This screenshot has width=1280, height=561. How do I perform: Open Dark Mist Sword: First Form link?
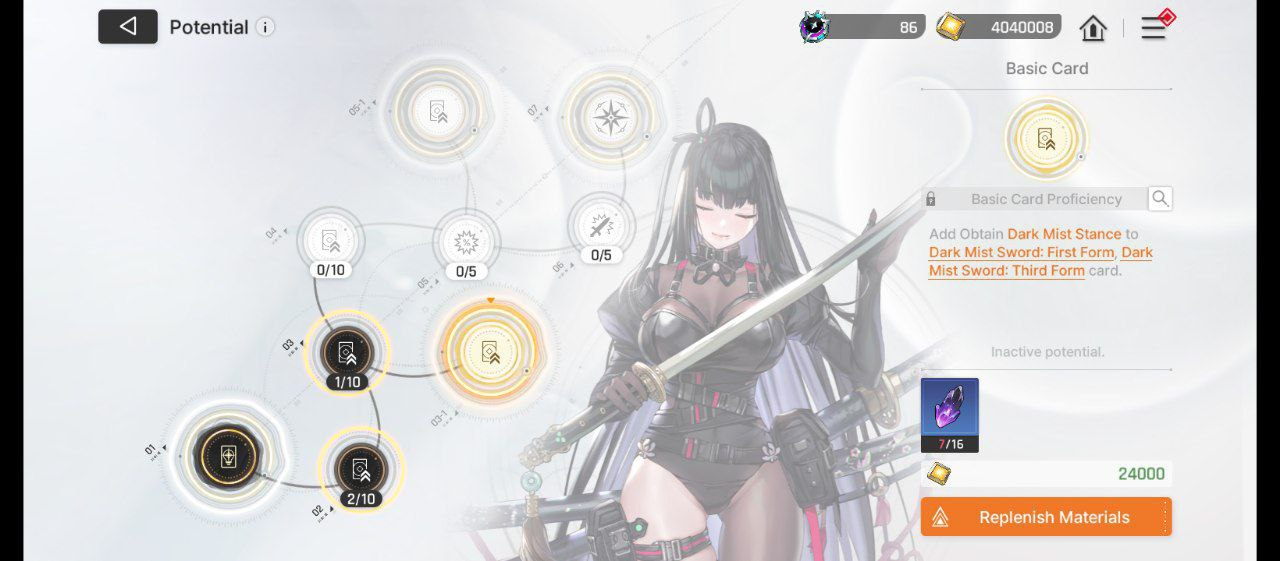[x=1021, y=252]
